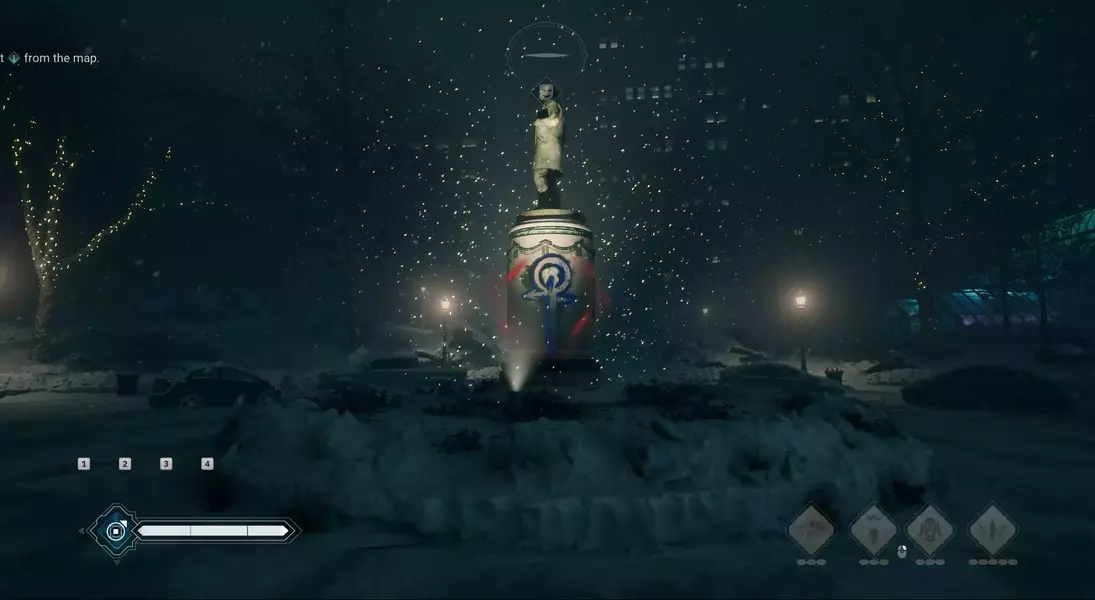This screenshot has height=600, width=1095.
Task: Click the diamond emblem beside the white bar
Action: coord(116,530)
